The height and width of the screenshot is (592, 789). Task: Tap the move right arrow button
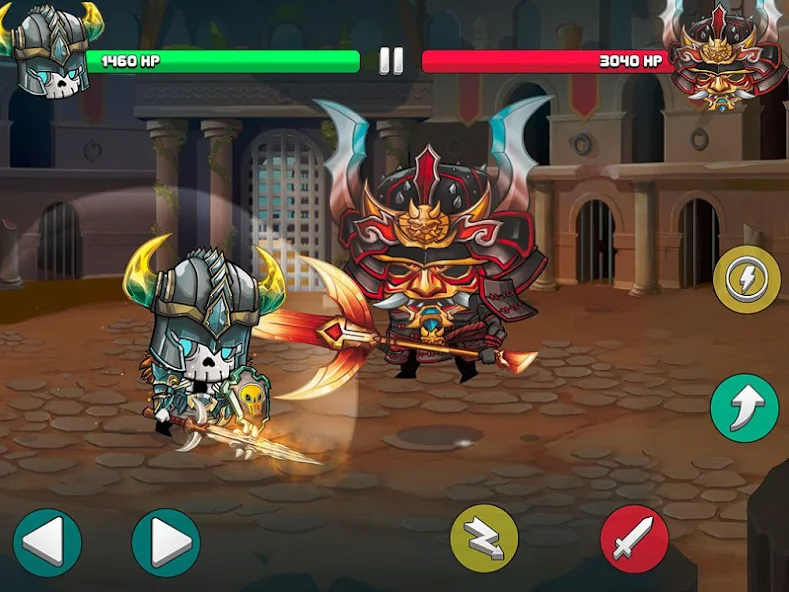(x=166, y=543)
